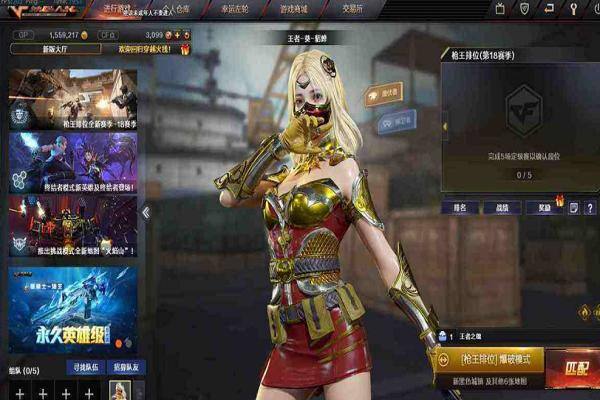This screenshot has height=400, width=600.
Task: Open the 奖励 rewards tab
Action: coord(538,207)
